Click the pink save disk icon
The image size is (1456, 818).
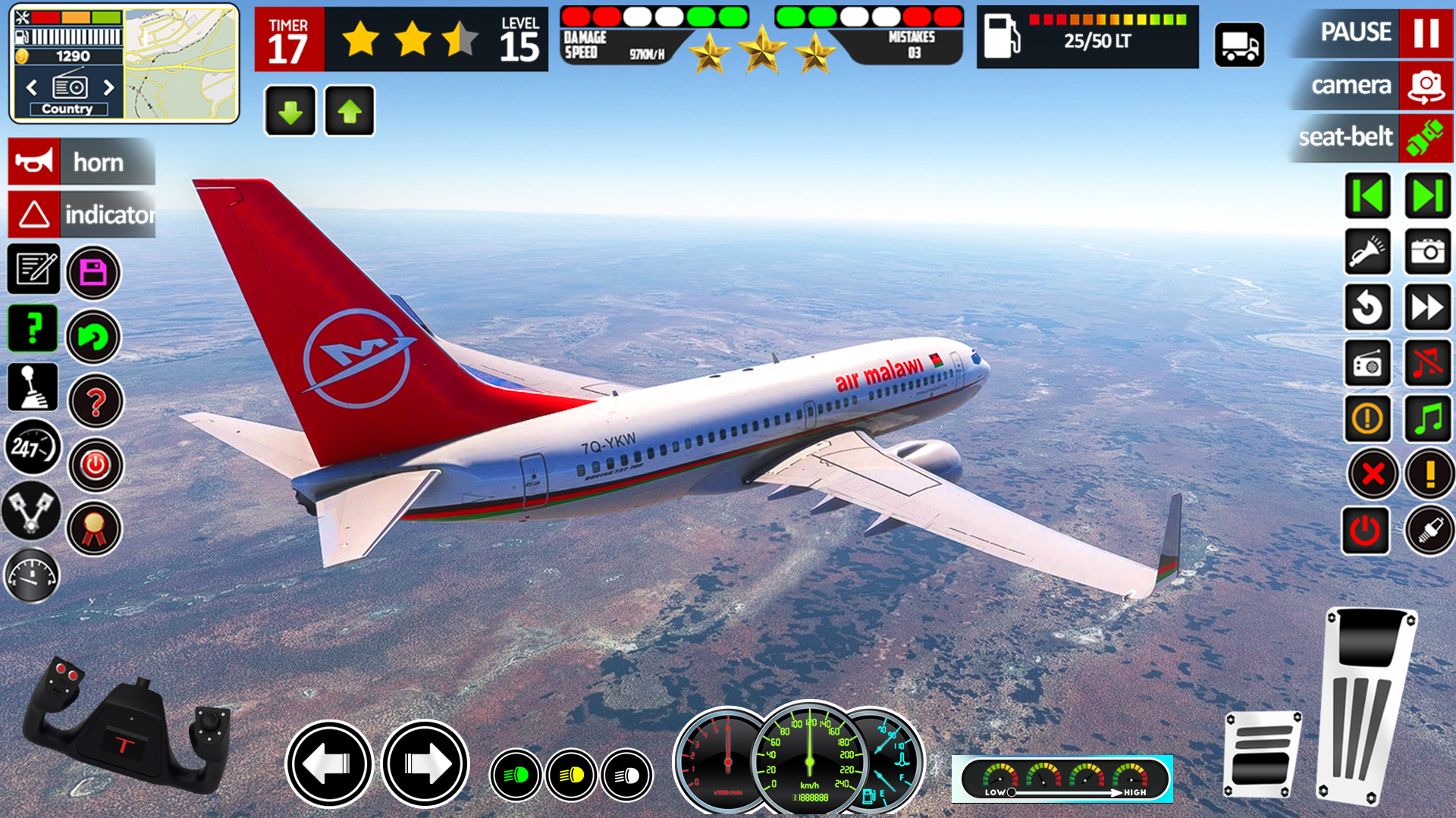(93, 272)
